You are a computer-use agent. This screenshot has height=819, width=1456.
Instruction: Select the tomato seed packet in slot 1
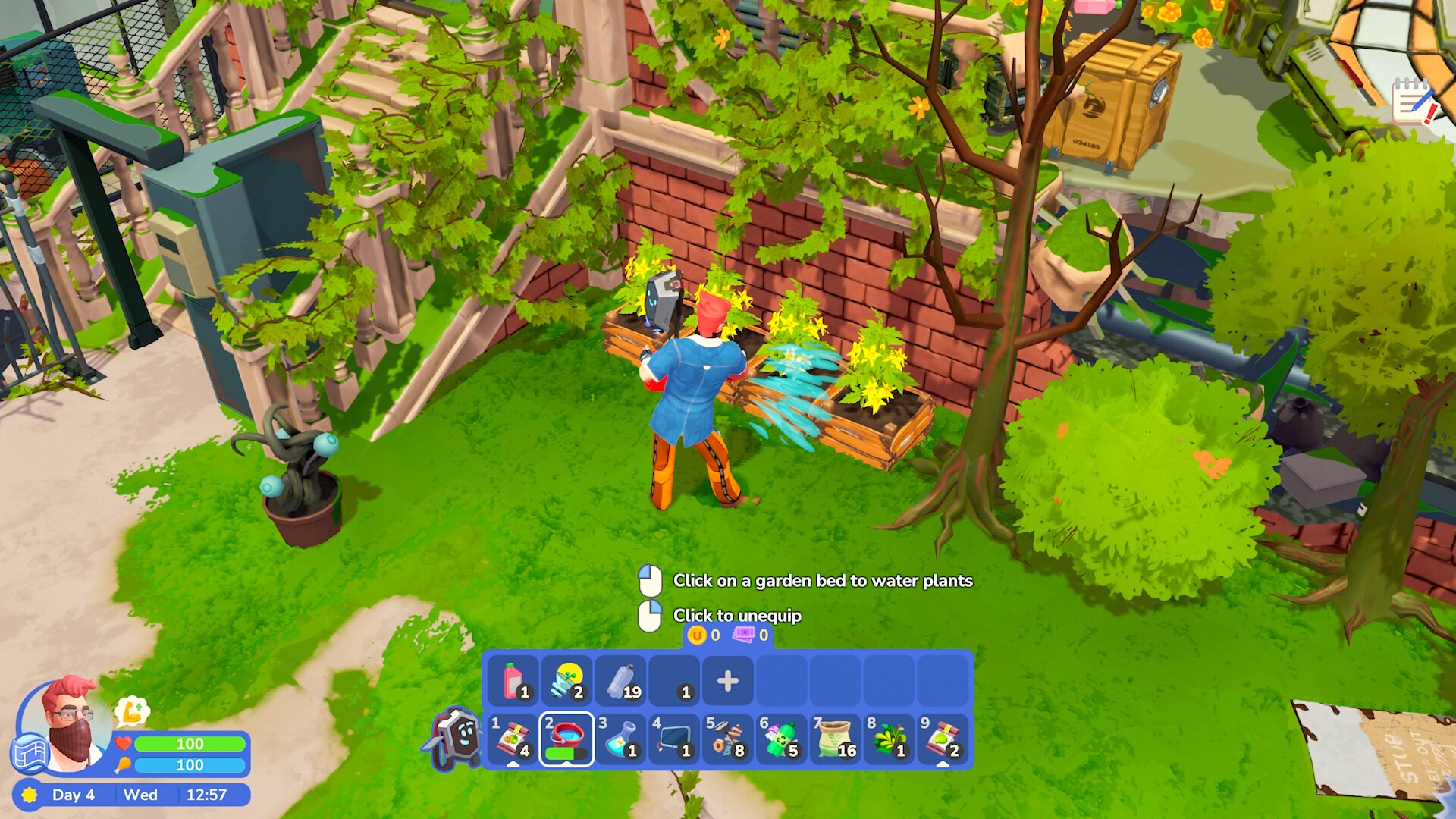click(x=513, y=739)
